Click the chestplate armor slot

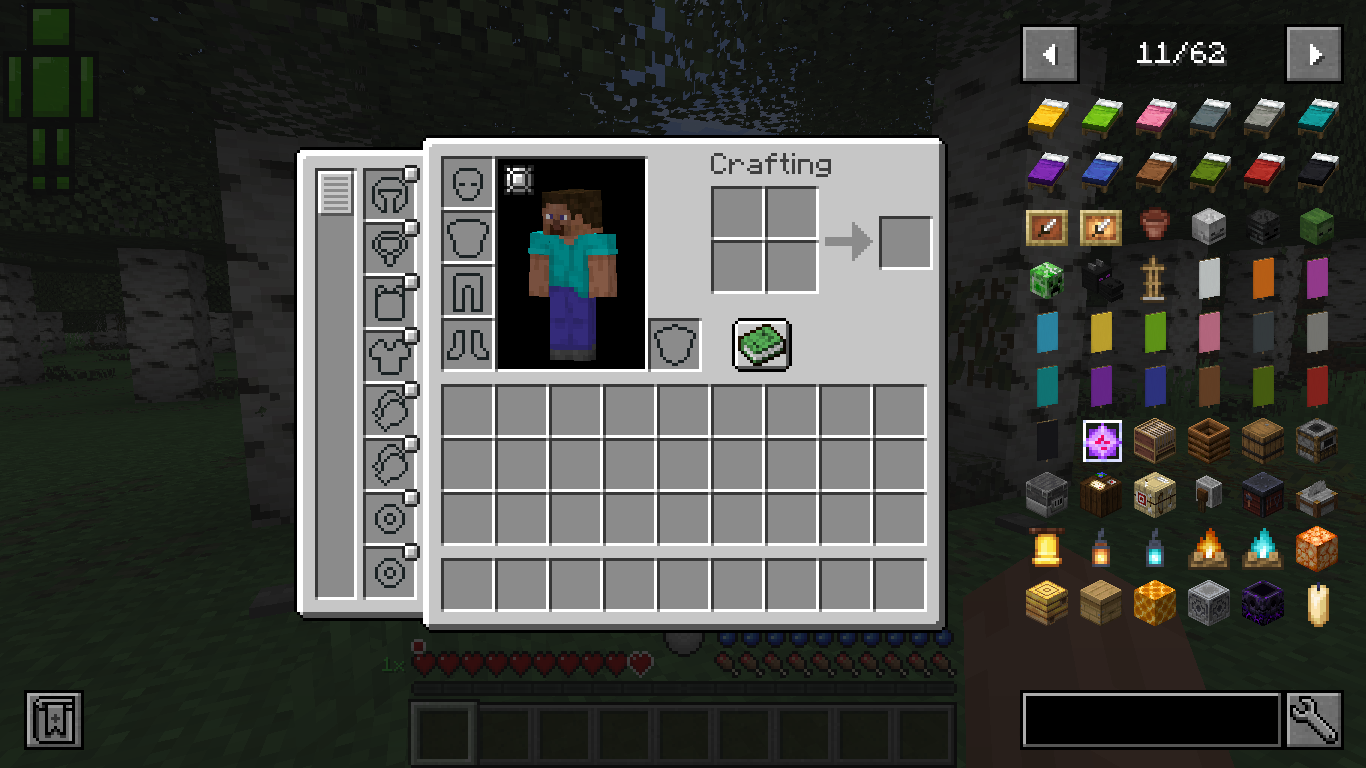point(467,237)
